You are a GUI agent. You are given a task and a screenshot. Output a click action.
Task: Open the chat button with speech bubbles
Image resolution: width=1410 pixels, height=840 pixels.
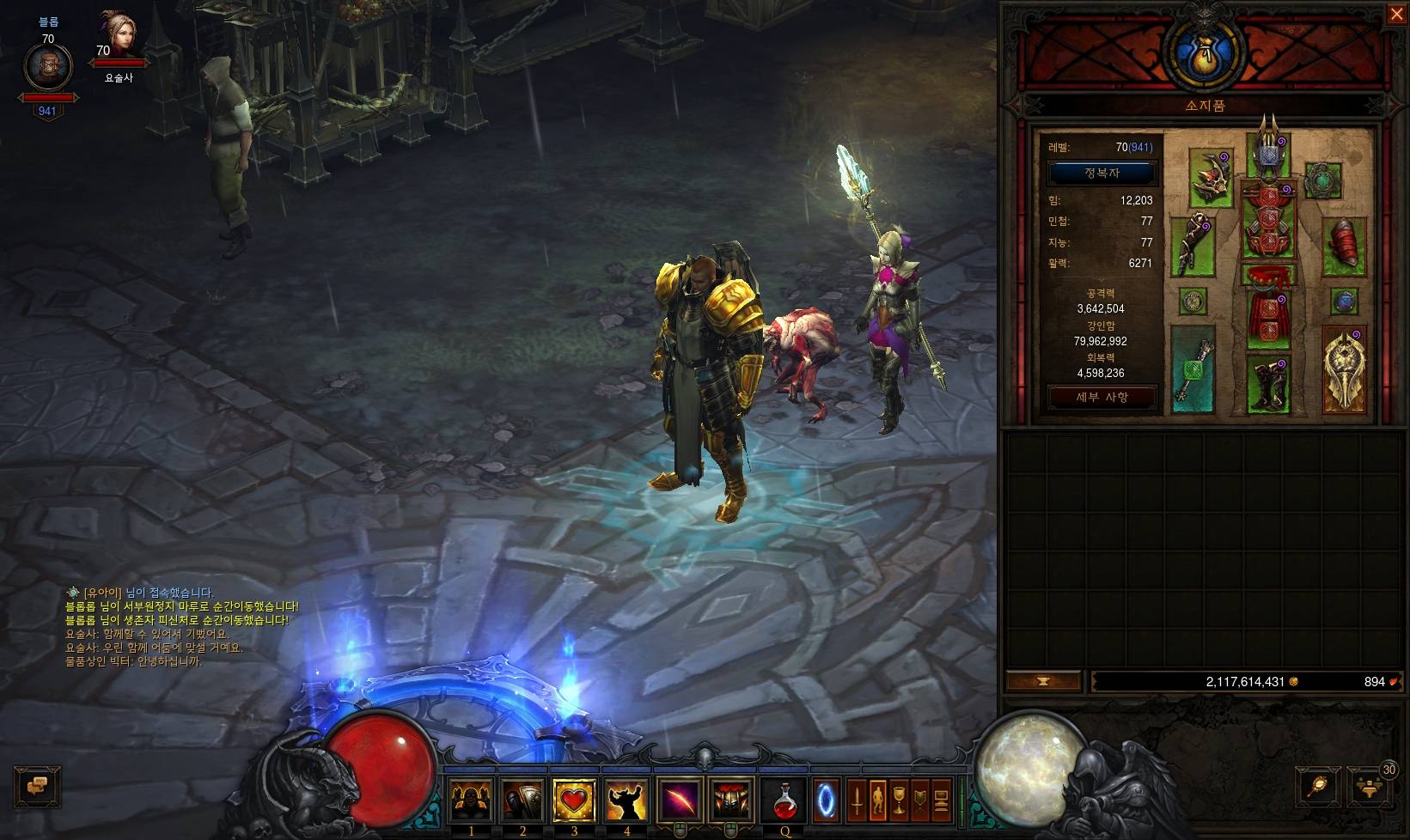click(38, 786)
